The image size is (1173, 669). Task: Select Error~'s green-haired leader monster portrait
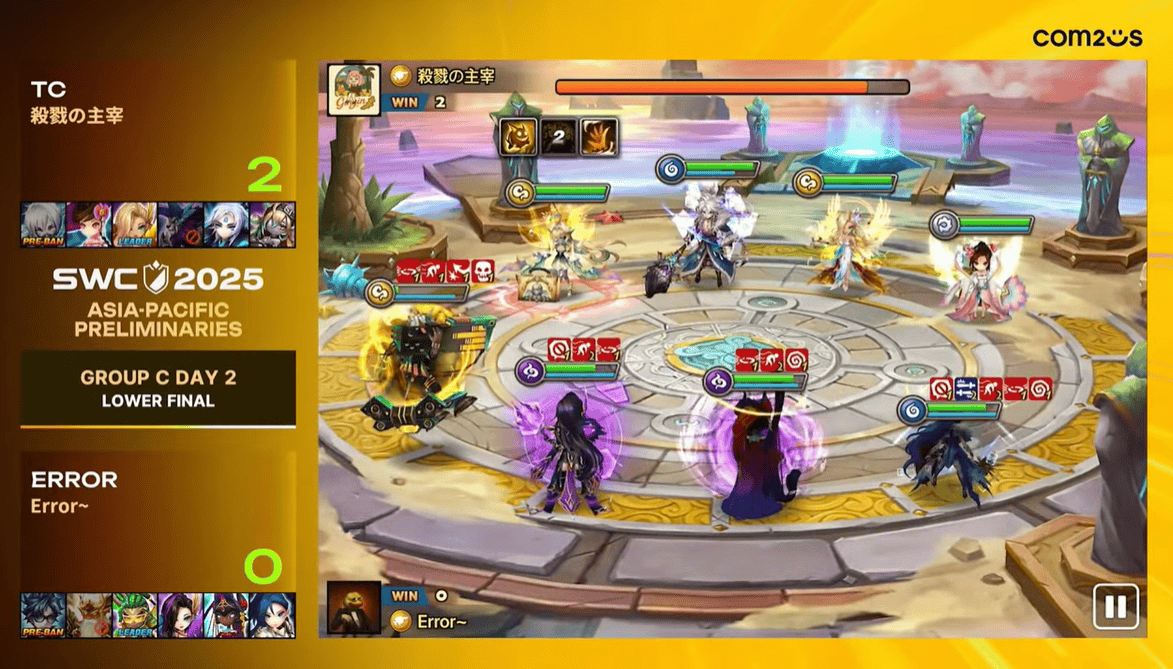[x=134, y=615]
